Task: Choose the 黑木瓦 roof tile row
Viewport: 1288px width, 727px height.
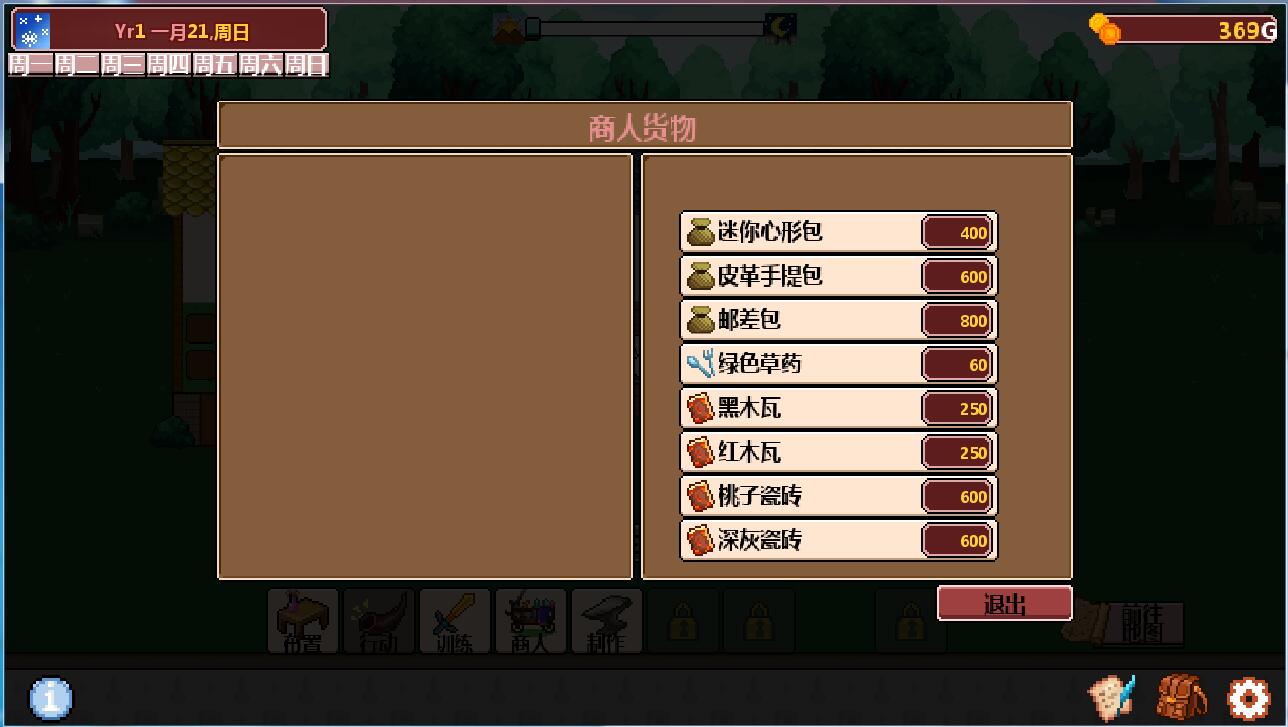Action: click(838, 408)
